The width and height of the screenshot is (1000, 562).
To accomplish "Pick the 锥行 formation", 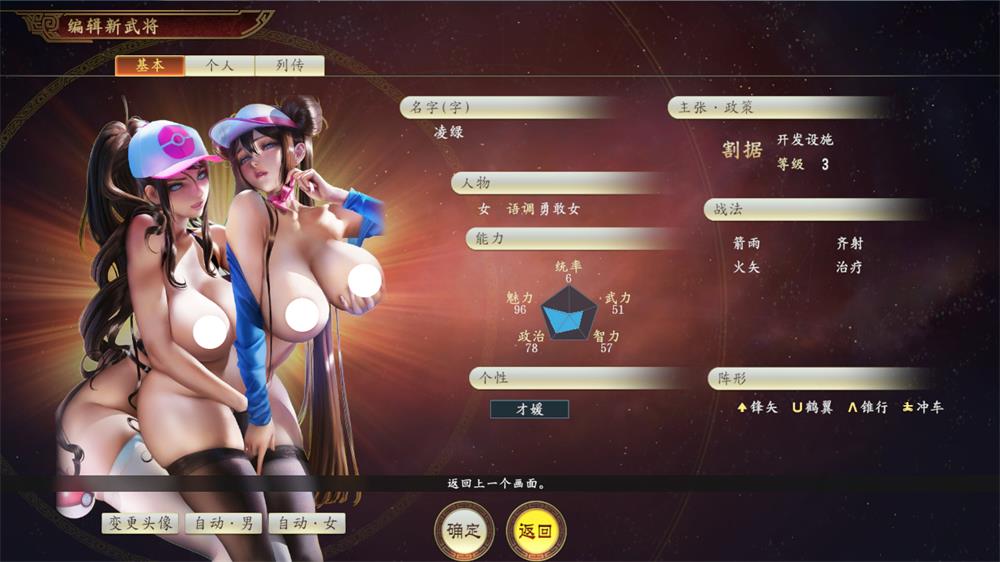I will click(x=867, y=407).
